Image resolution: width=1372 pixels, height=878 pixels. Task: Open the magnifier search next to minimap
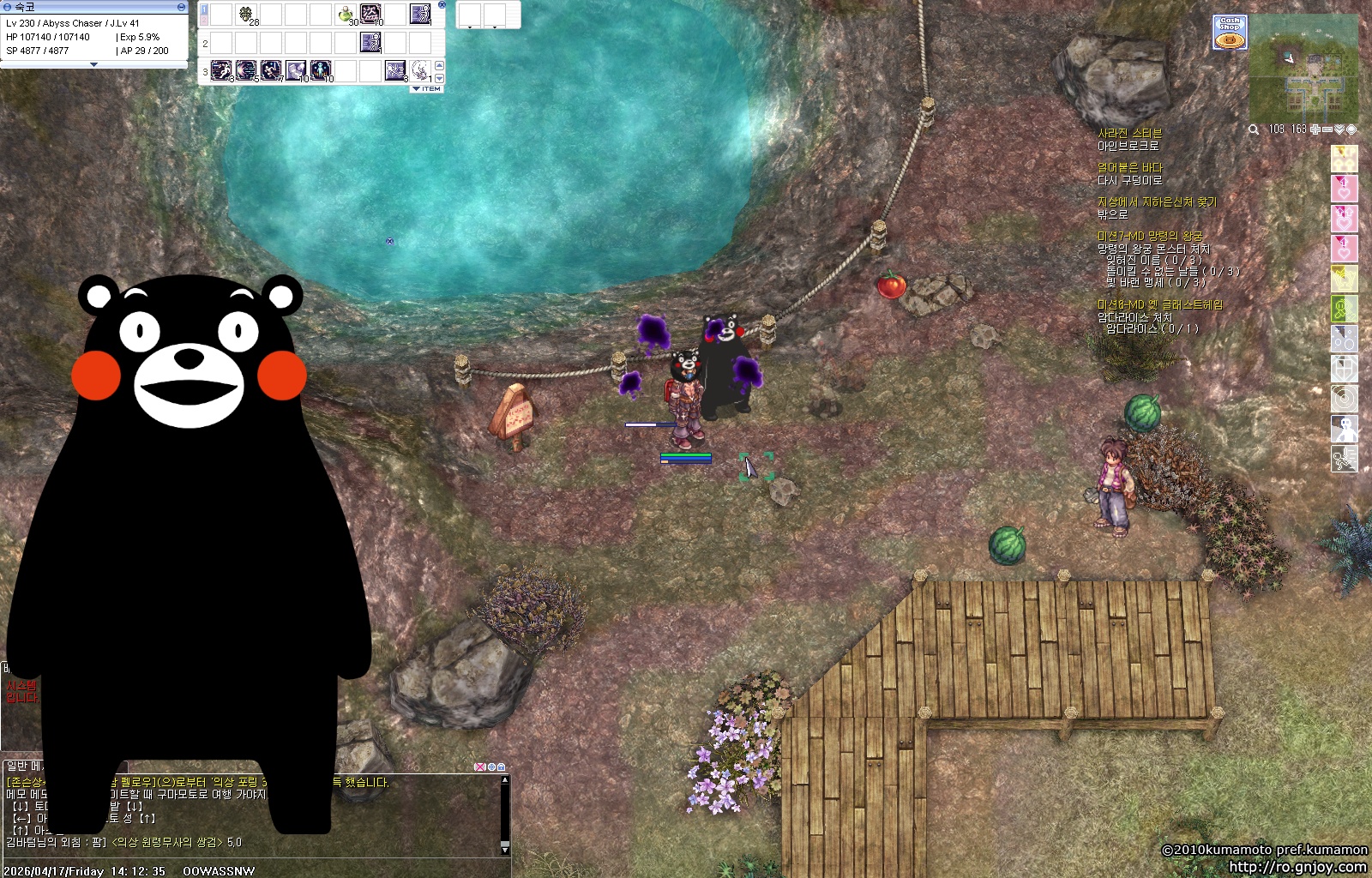(x=1254, y=129)
